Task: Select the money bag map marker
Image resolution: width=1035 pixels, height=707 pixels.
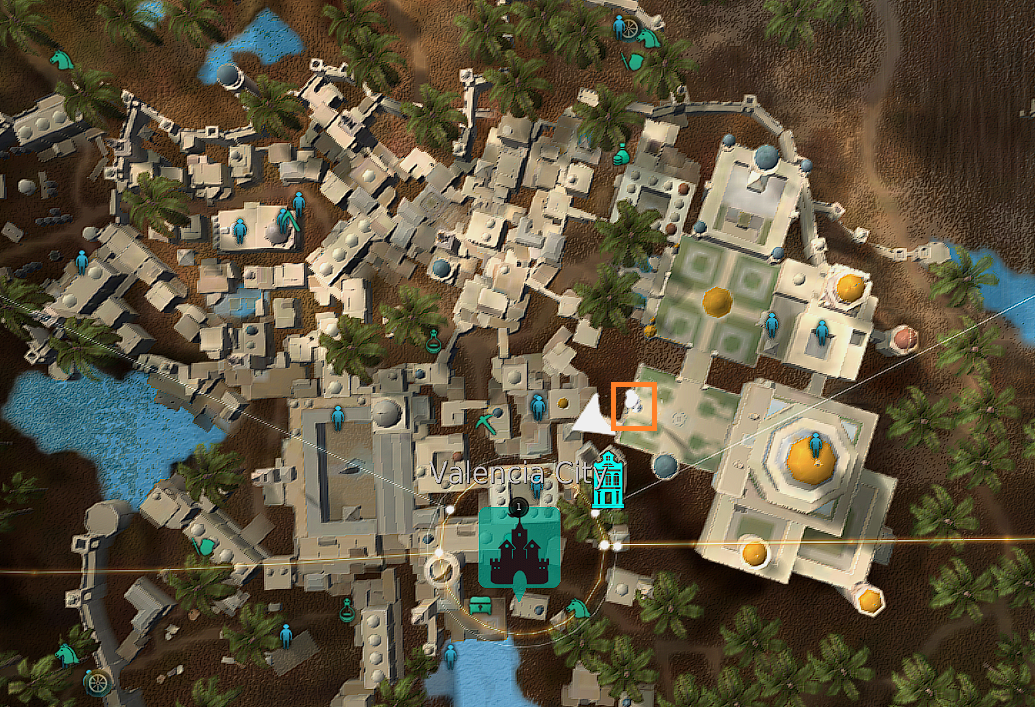Action: pos(621,153)
